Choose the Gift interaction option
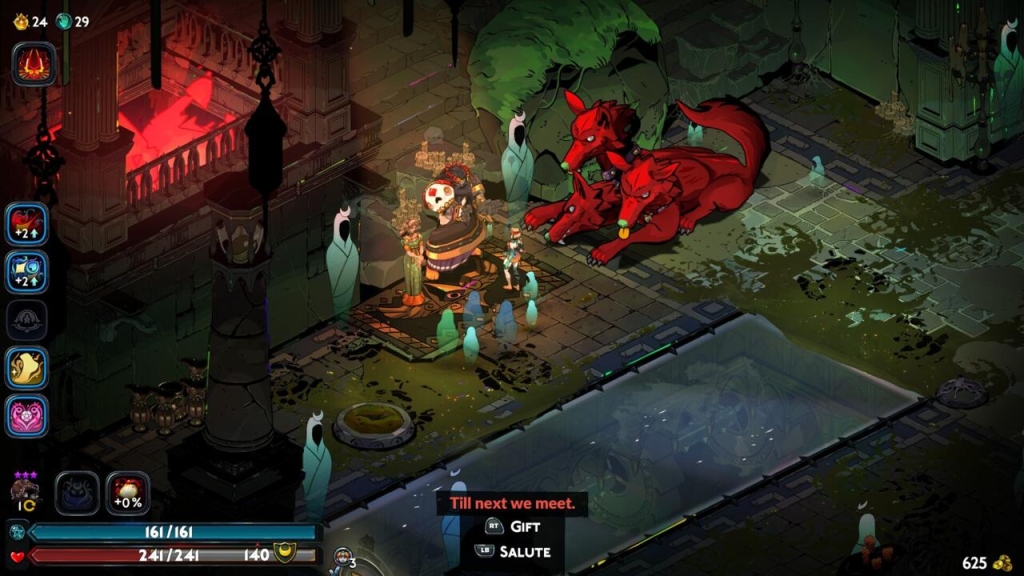The width and height of the screenshot is (1024, 576). pyautogui.click(x=515, y=526)
